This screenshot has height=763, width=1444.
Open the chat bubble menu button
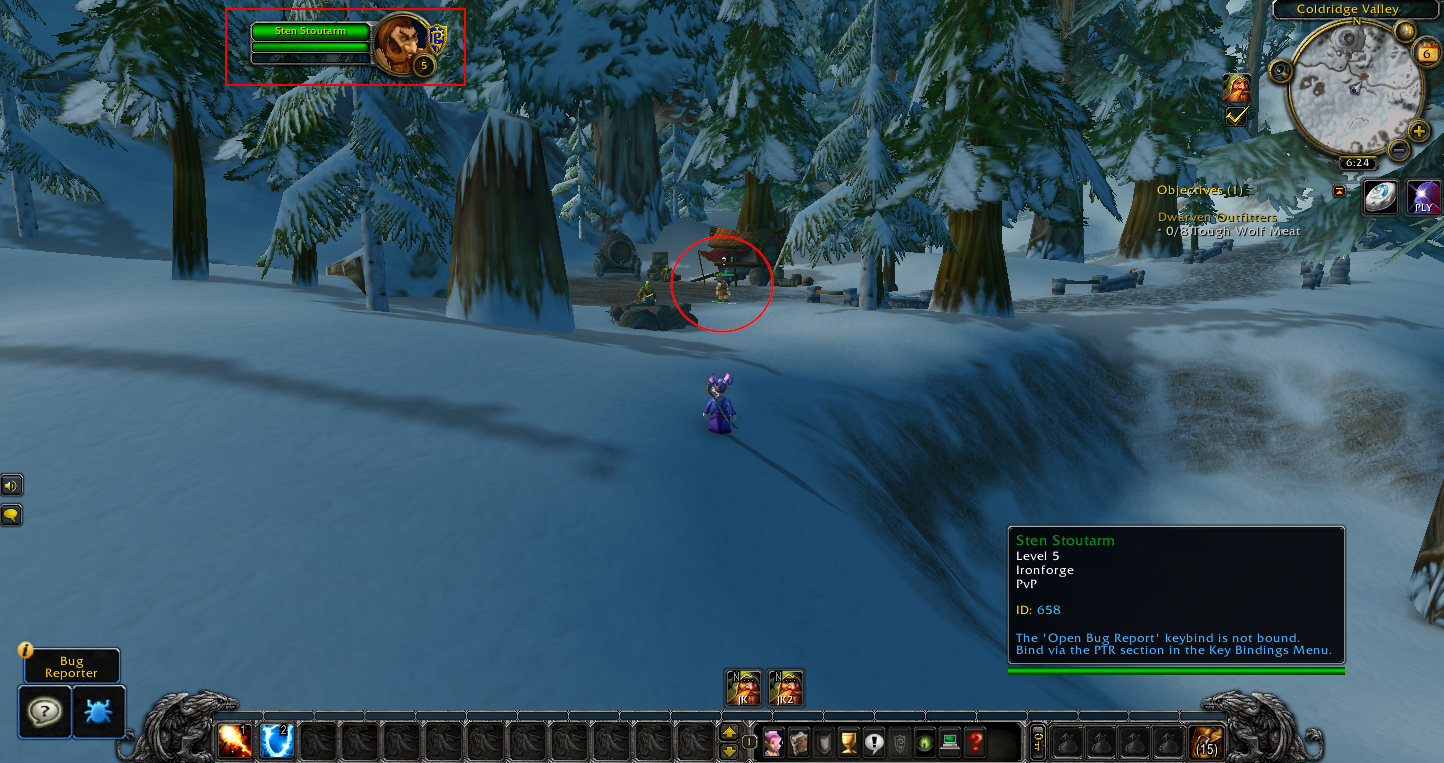click(11, 515)
